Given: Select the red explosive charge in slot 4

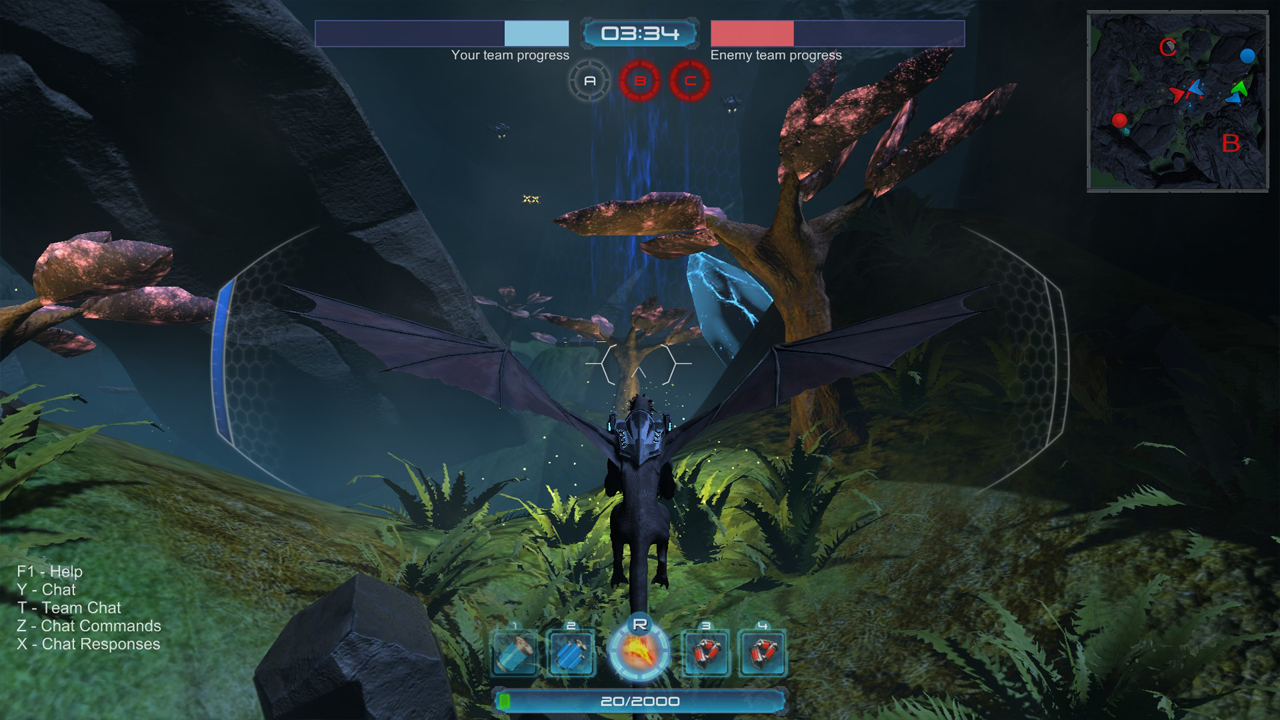Looking at the screenshot, I should (761, 652).
